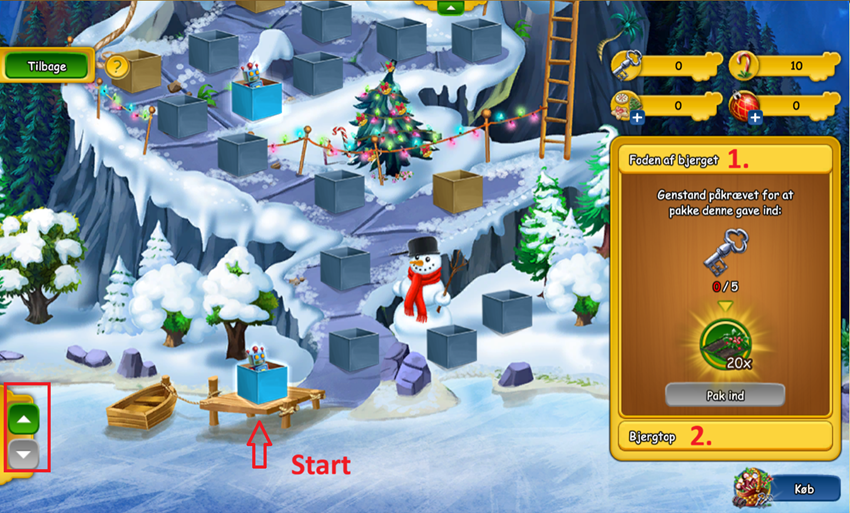Image resolution: width=850 pixels, height=513 pixels.
Task: Click the grey down arrow on the left edge
Action: point(25,455)
